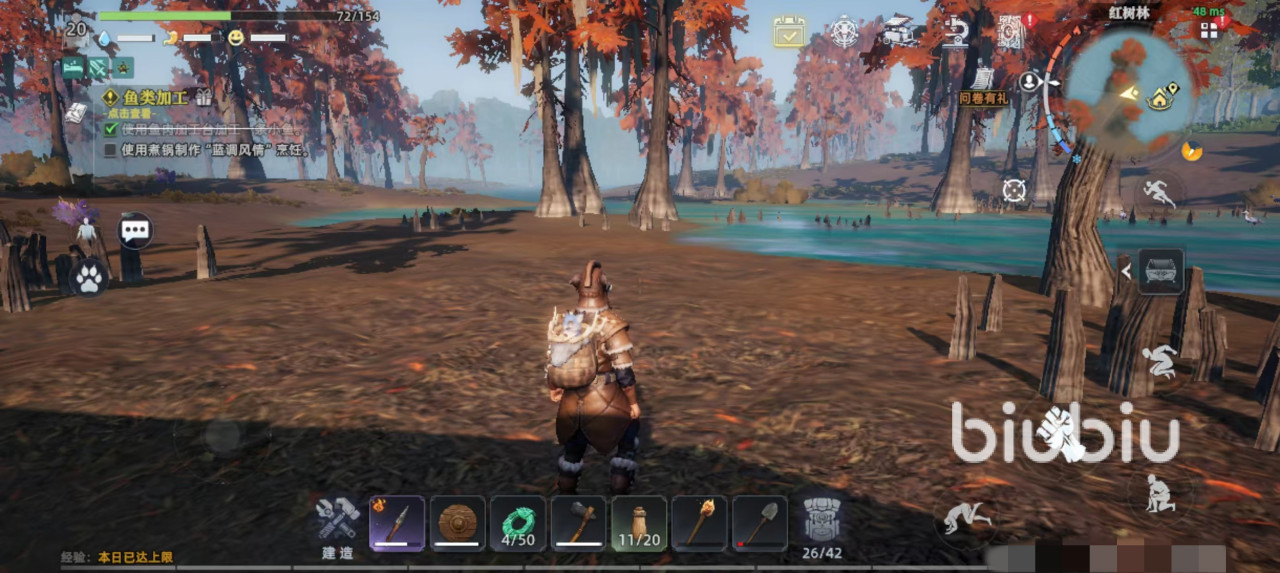Open the microscope research icon
Image resolution: width=1280 pixels, height=573 pixels.
pos(956,31)
